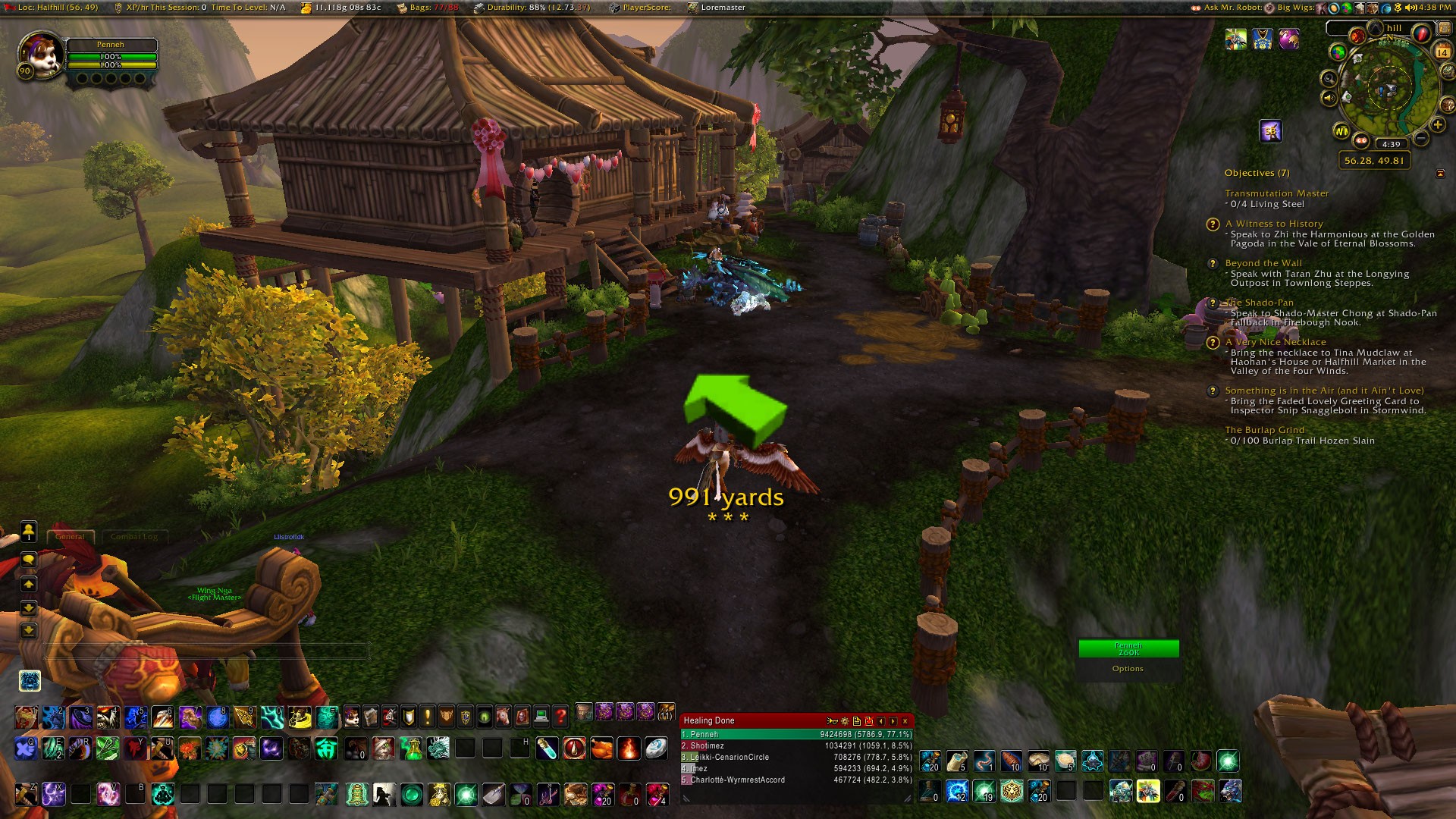Open the Beyond the Wall quest entry
The width and height of the screenshot is (1456, 819).
click(1263, 263)
